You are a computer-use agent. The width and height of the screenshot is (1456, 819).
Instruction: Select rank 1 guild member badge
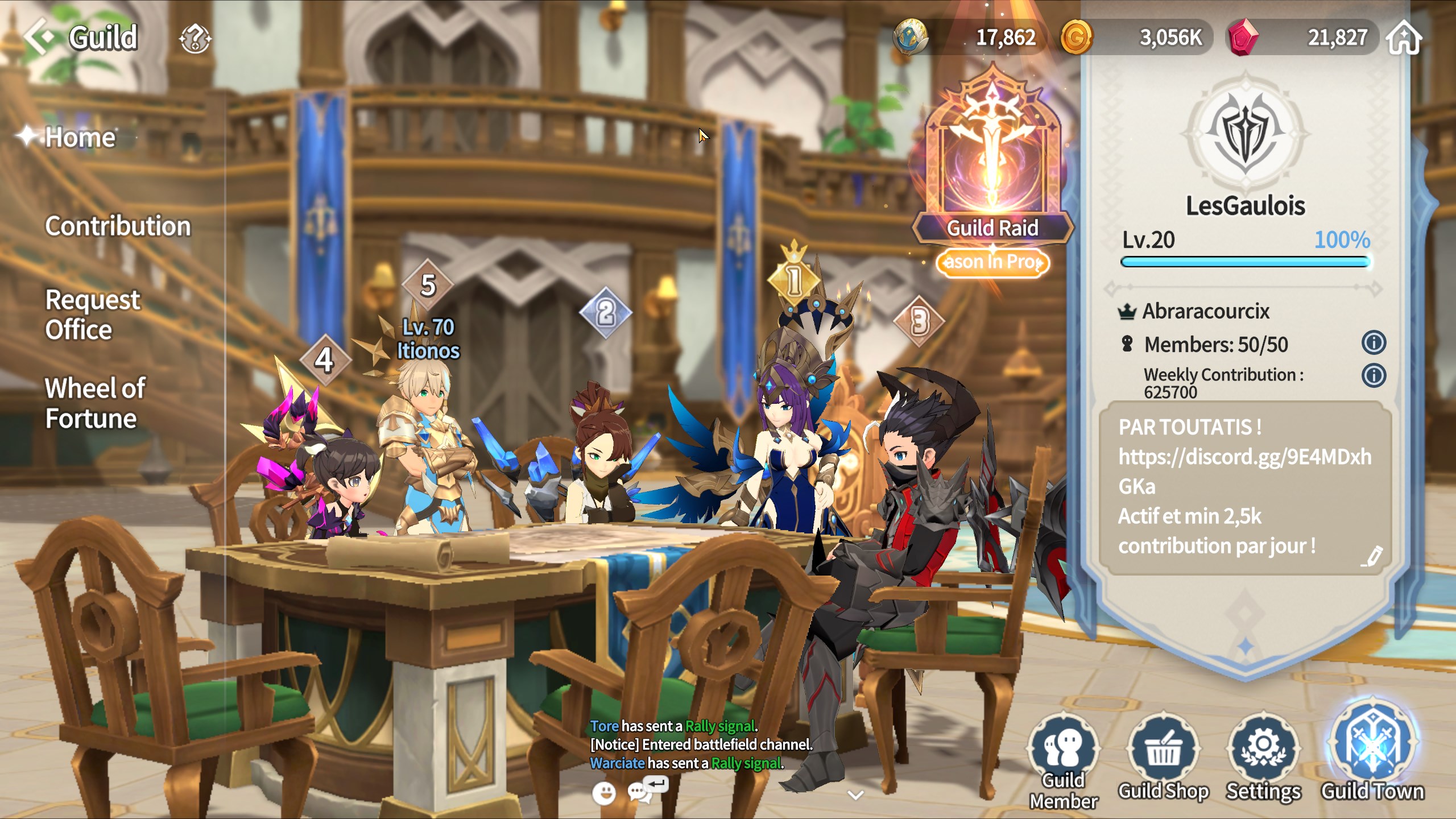[794, 279]
